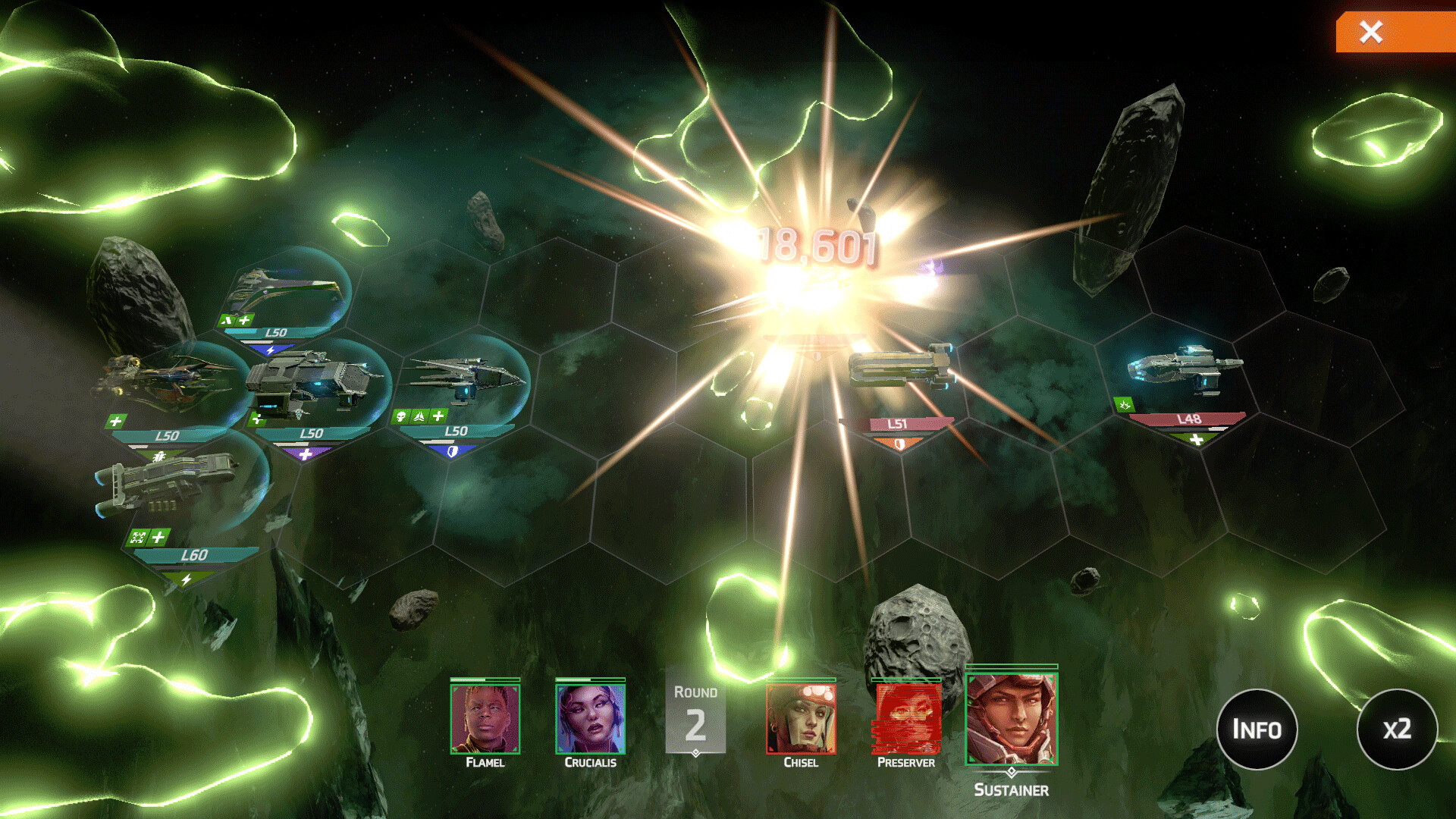1456x819 pixels.
Task: Open the battle Info panel
Action: click(x=1257, y=729)
